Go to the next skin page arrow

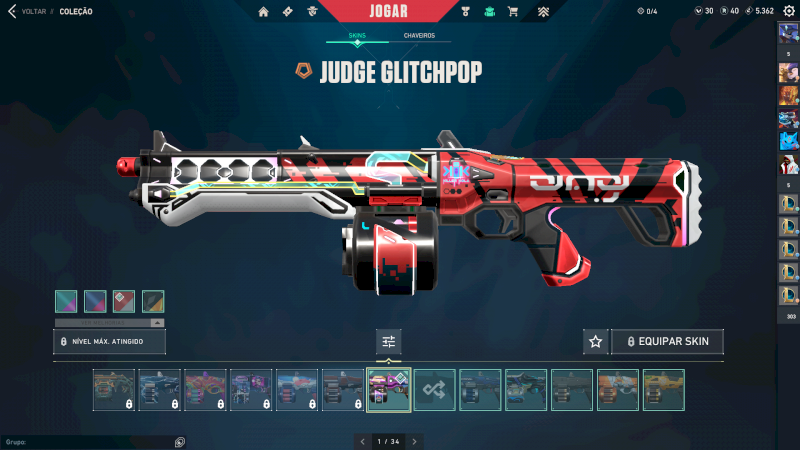tap(415, 441)
